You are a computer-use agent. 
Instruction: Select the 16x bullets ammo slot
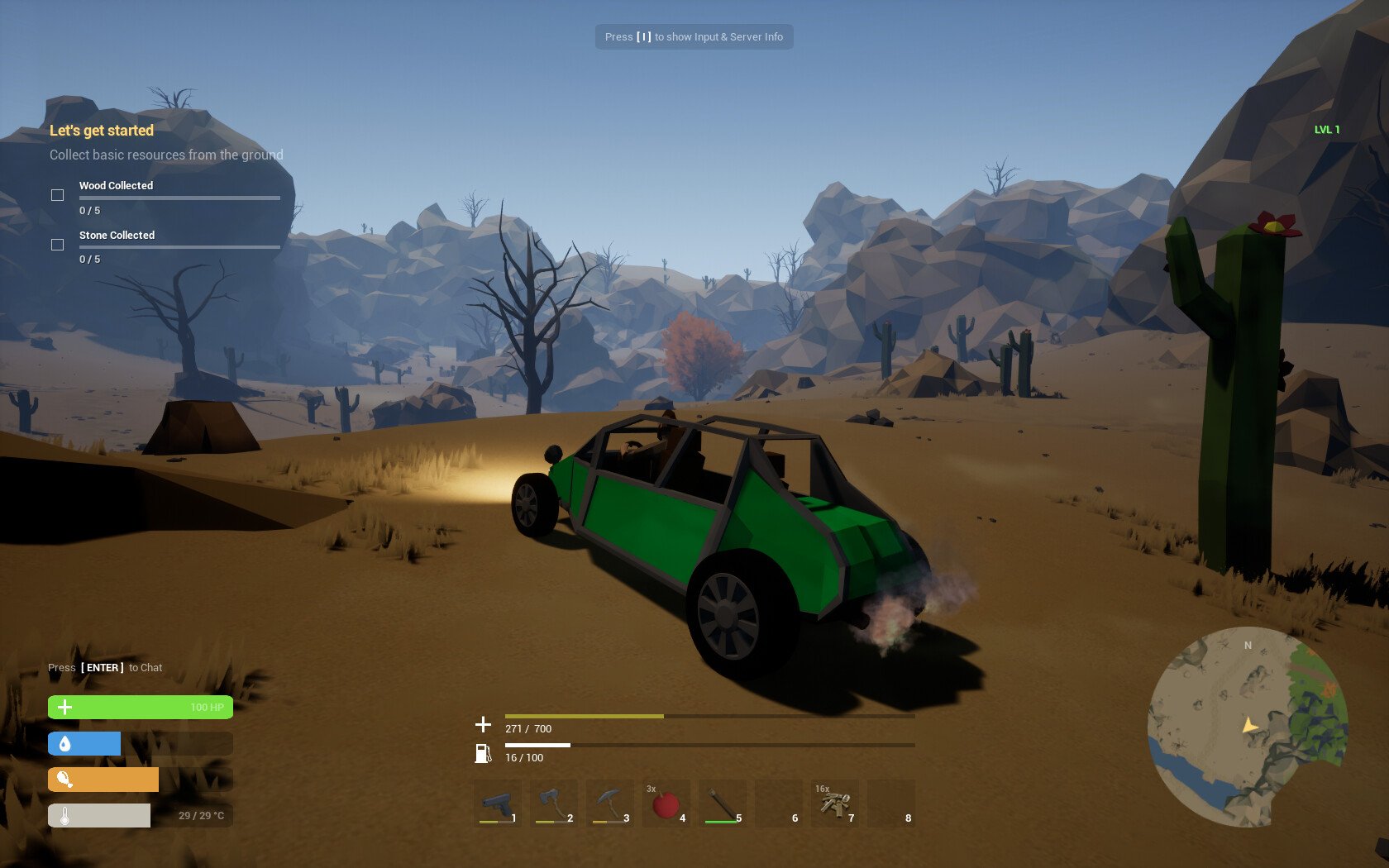[x=835, y=804]
